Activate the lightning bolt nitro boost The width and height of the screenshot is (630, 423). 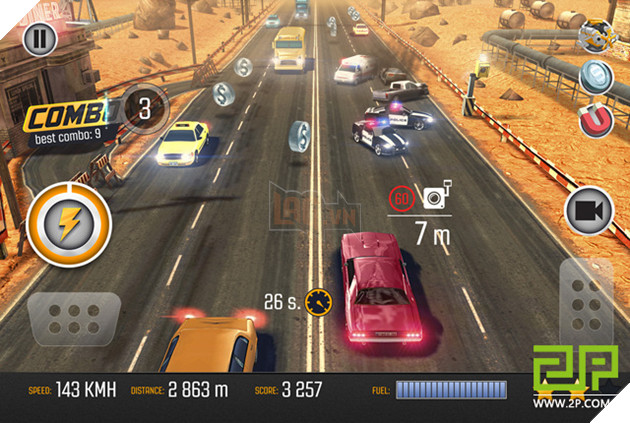(x=65, y=223)
